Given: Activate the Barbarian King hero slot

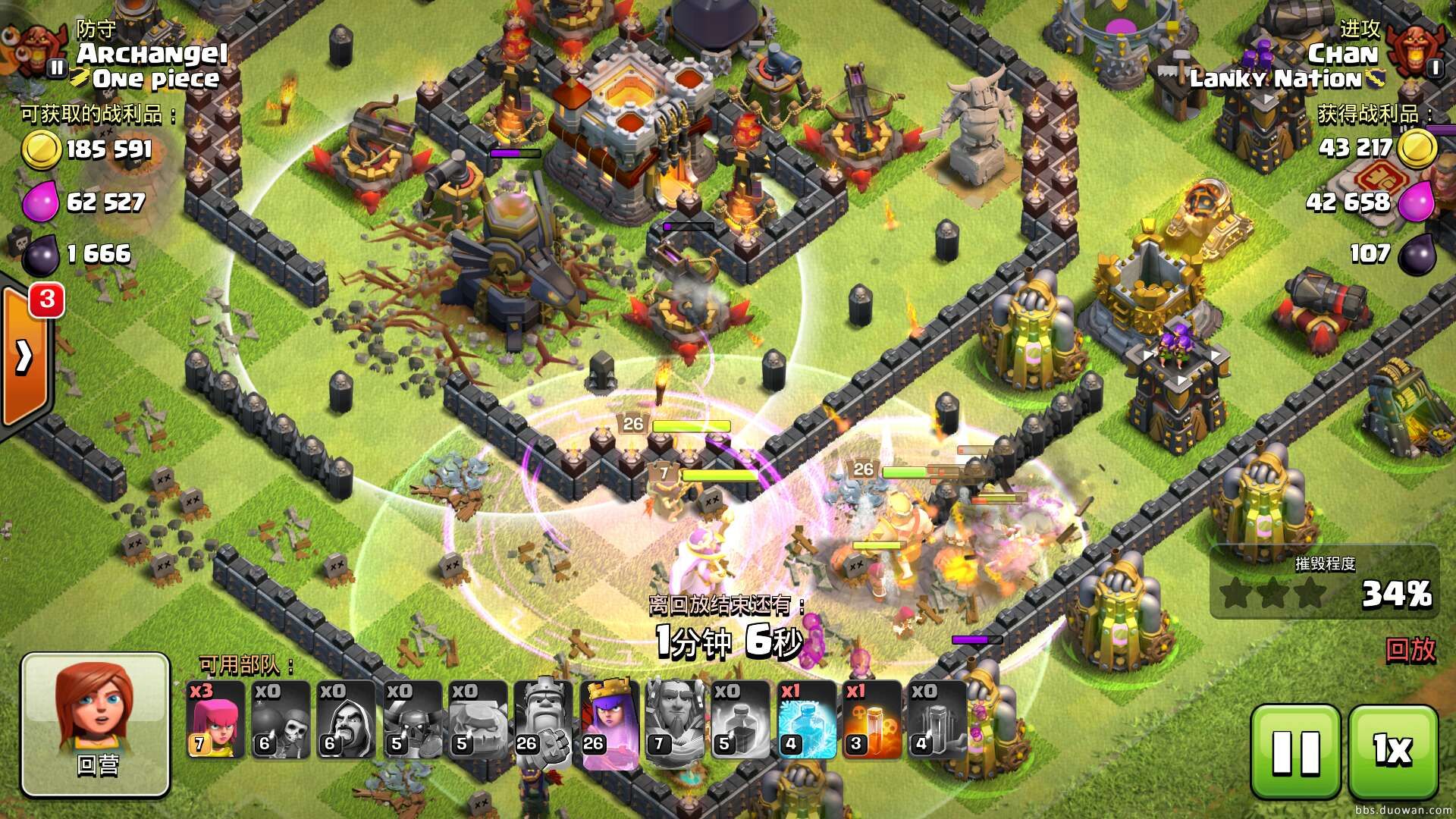Looking at the screenshot, I should pyautogui.click(x=541, y=719).
